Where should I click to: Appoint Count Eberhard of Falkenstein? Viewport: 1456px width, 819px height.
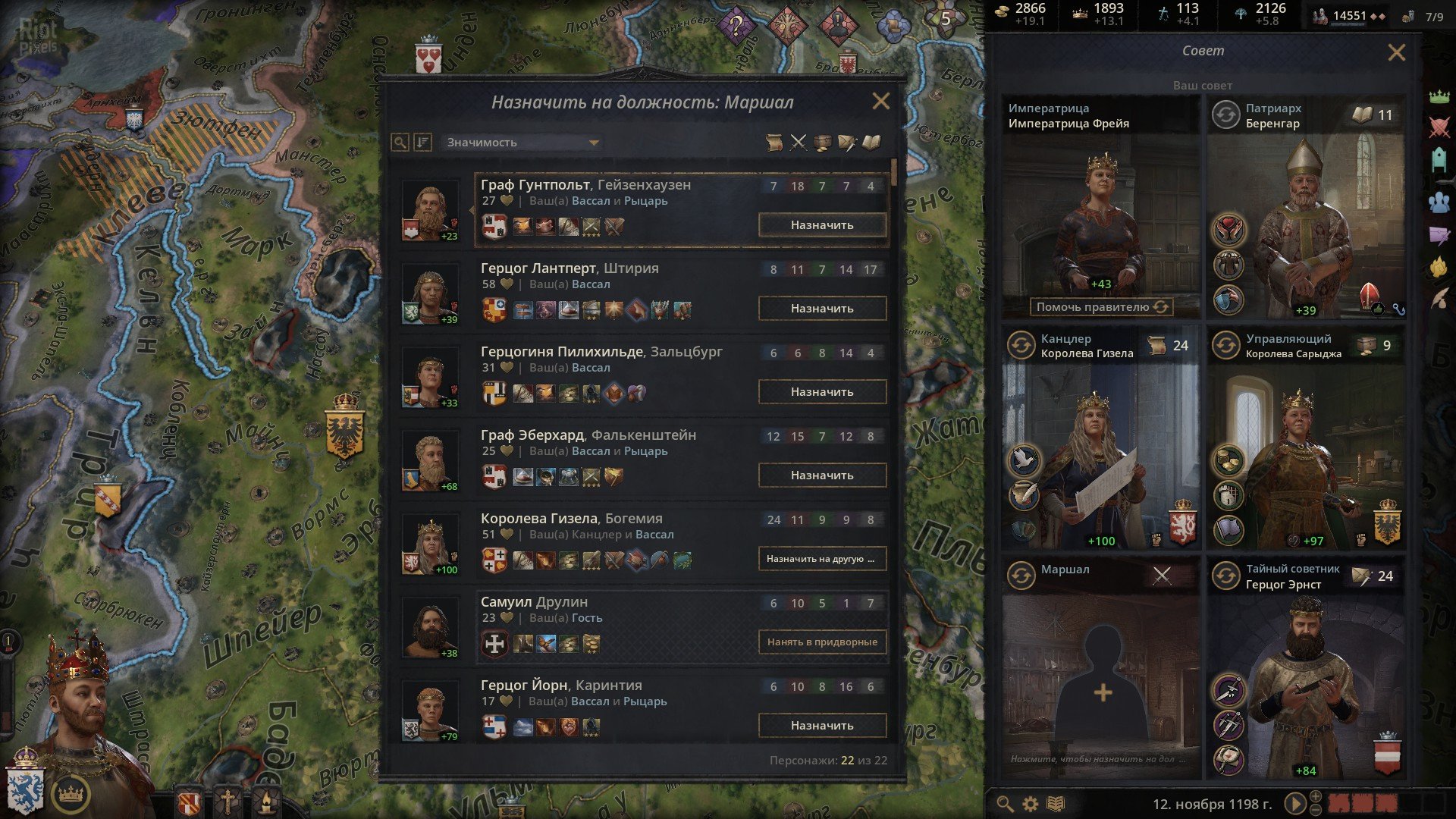822,475
